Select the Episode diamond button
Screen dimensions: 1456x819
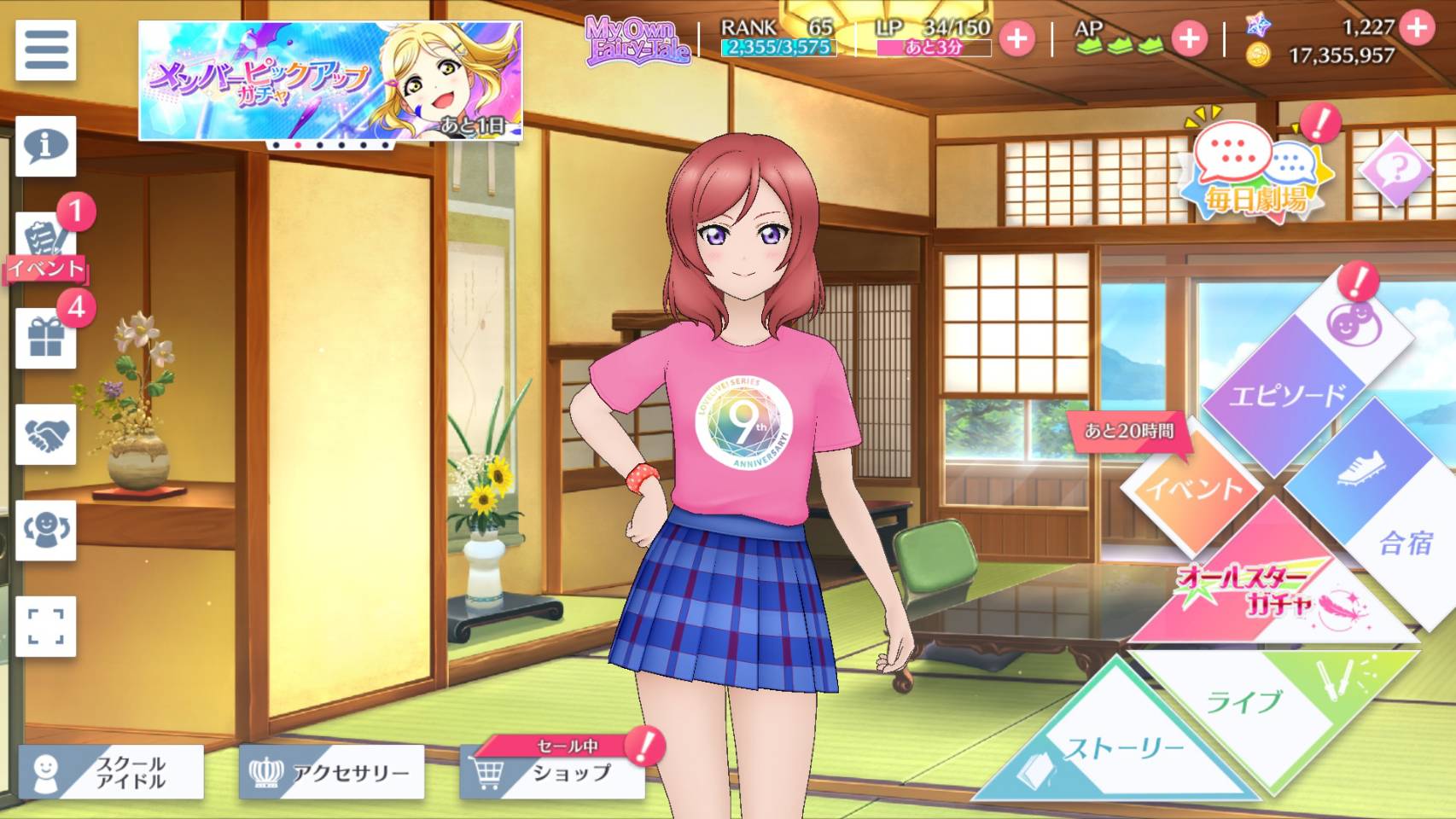pos(1289,392)
